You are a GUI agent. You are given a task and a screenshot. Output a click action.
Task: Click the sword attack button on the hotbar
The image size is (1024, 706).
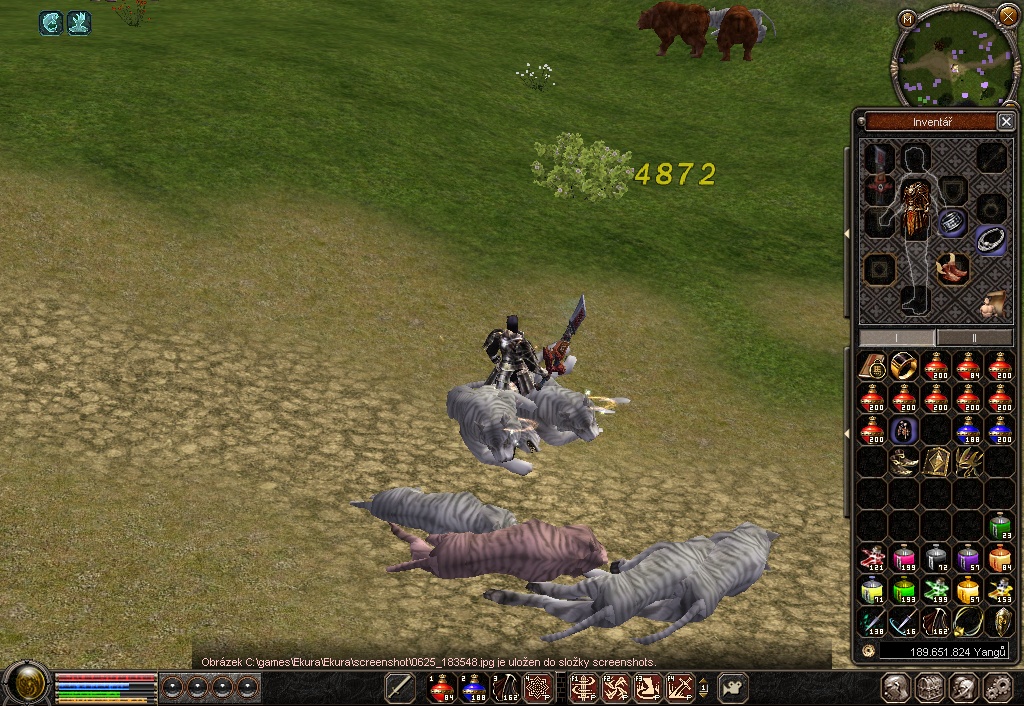[400, 687]
